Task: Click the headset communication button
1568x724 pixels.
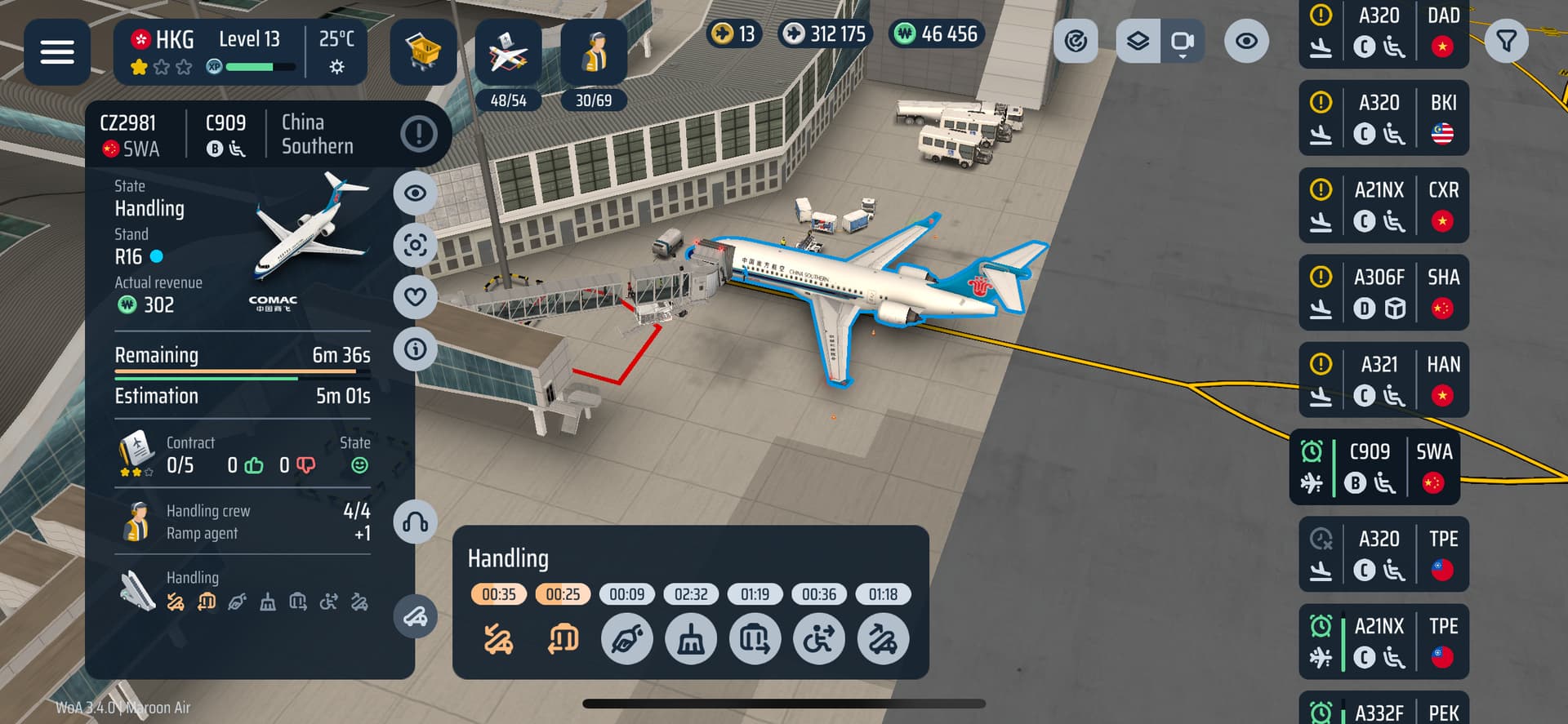Action: (415, 522)
